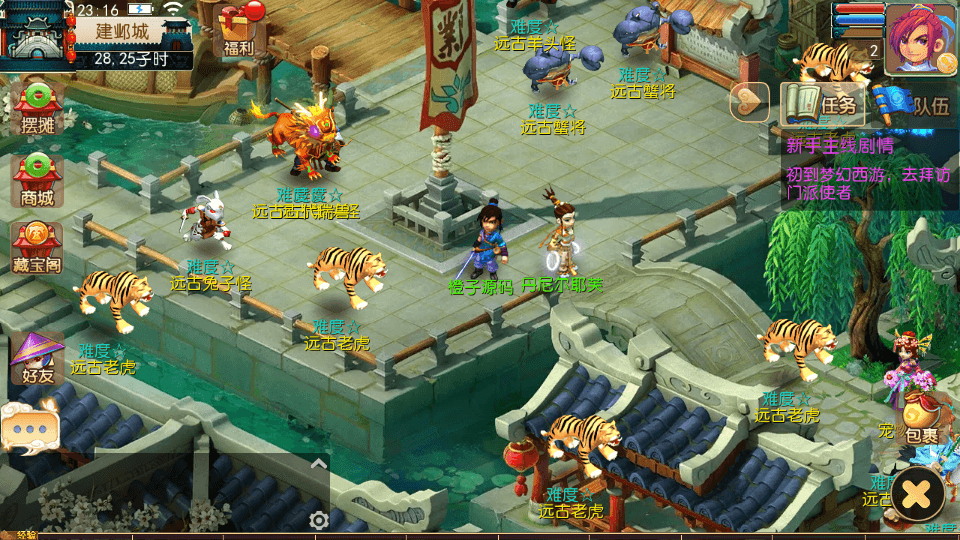Click the player character portrait

(x=920, y=40)
